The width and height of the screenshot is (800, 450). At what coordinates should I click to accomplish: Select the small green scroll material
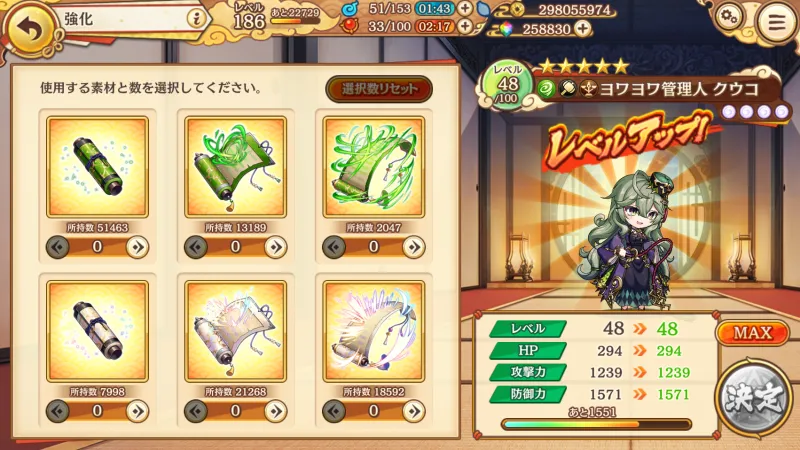tap(97, 166)
